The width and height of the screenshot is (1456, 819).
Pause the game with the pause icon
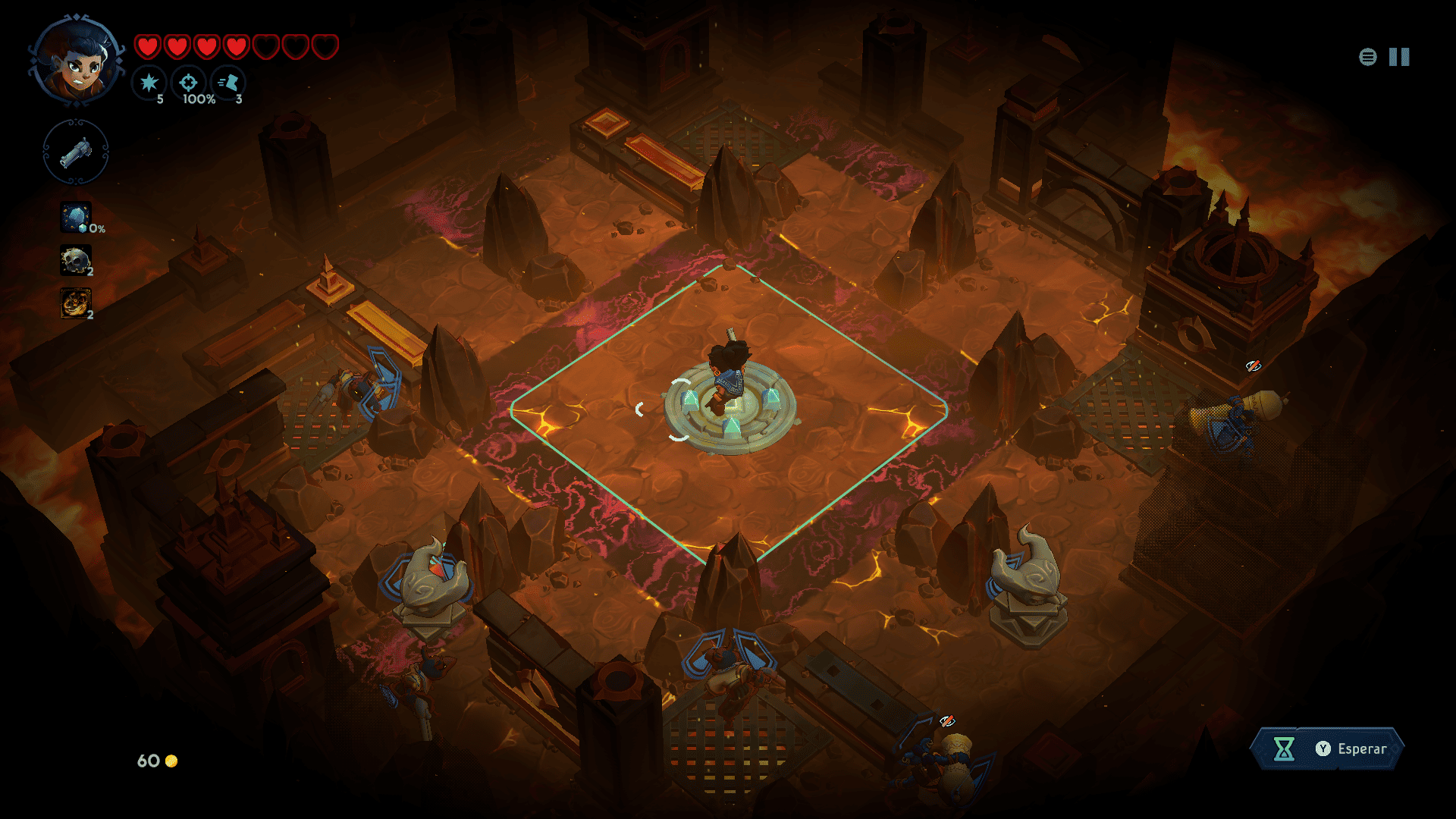(x=1399, y=57)
